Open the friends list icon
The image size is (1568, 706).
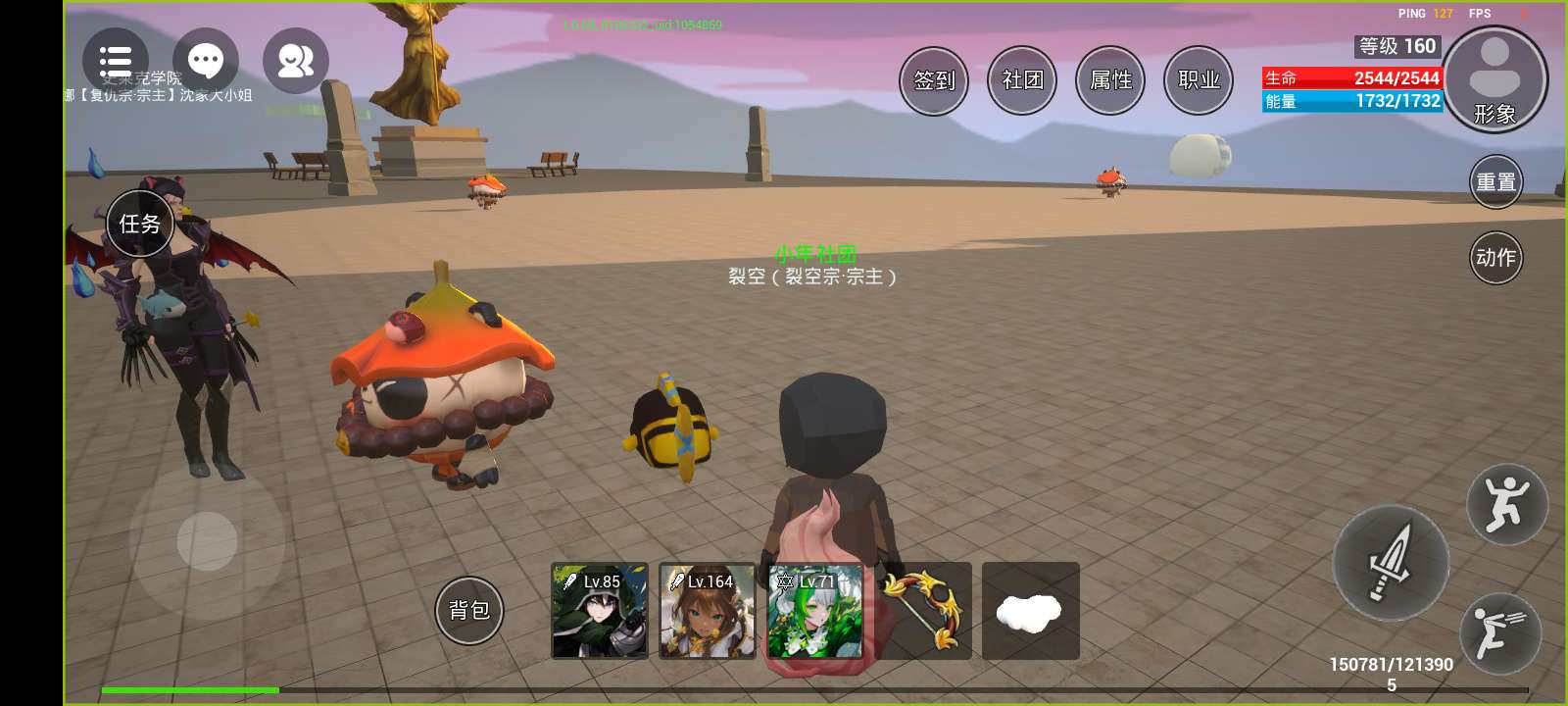(x=295, y=62)
